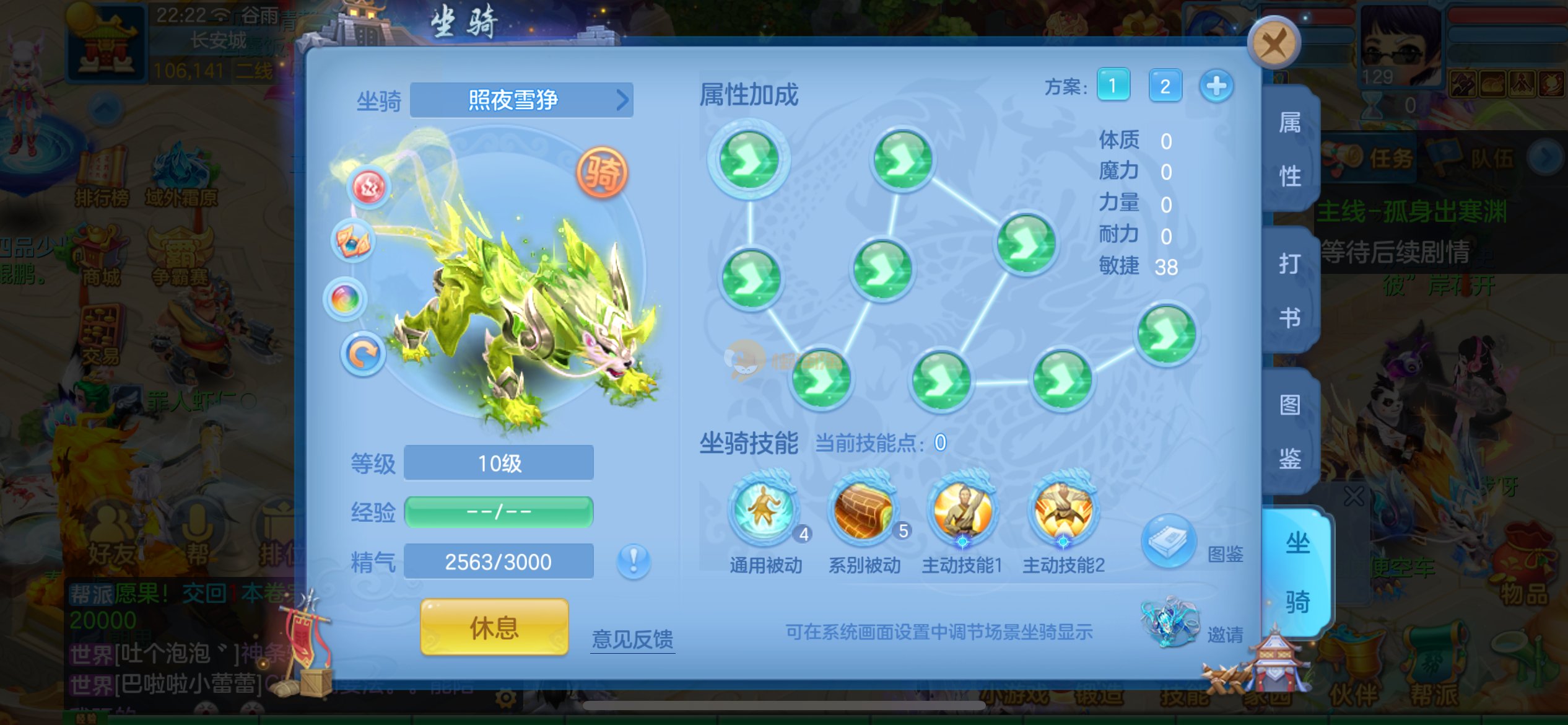Switch to attribute scheme 2

(1165, 86)
